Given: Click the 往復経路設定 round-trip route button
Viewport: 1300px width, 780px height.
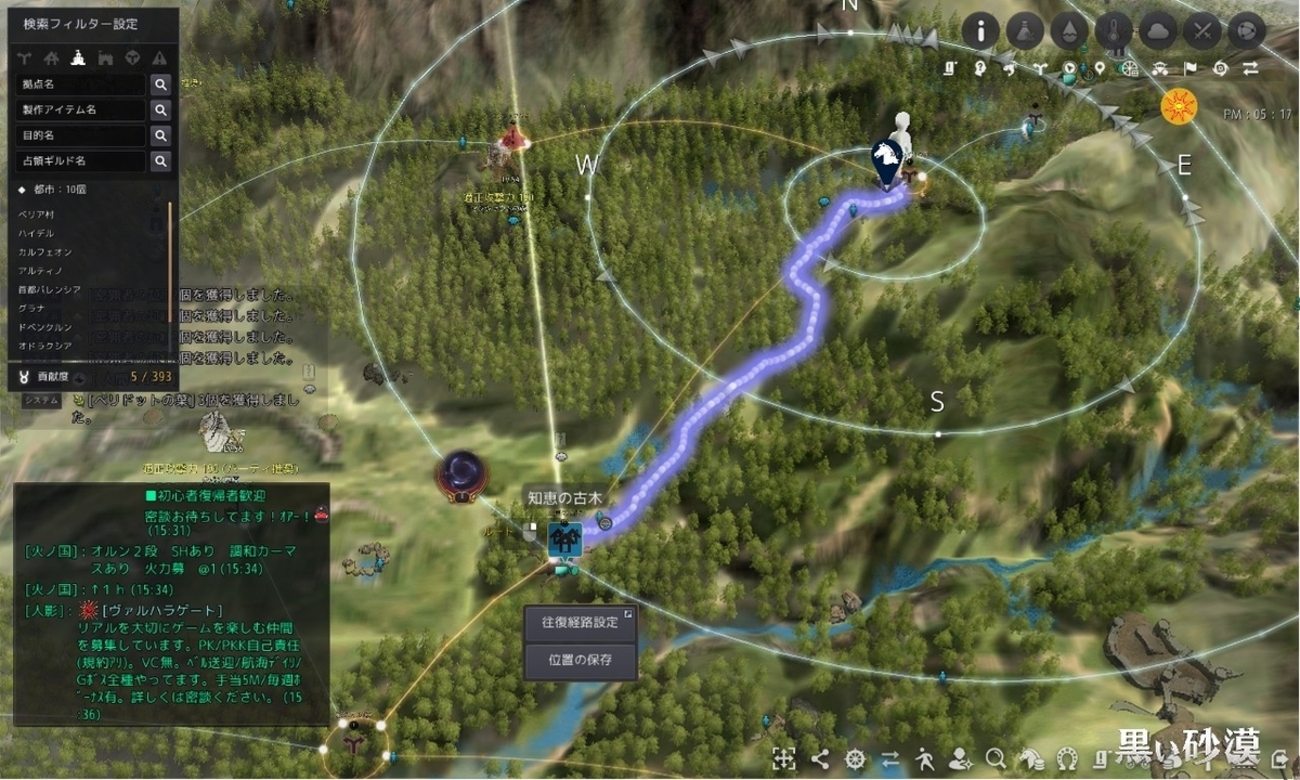Looking at the screenshot, I should 580,622.
